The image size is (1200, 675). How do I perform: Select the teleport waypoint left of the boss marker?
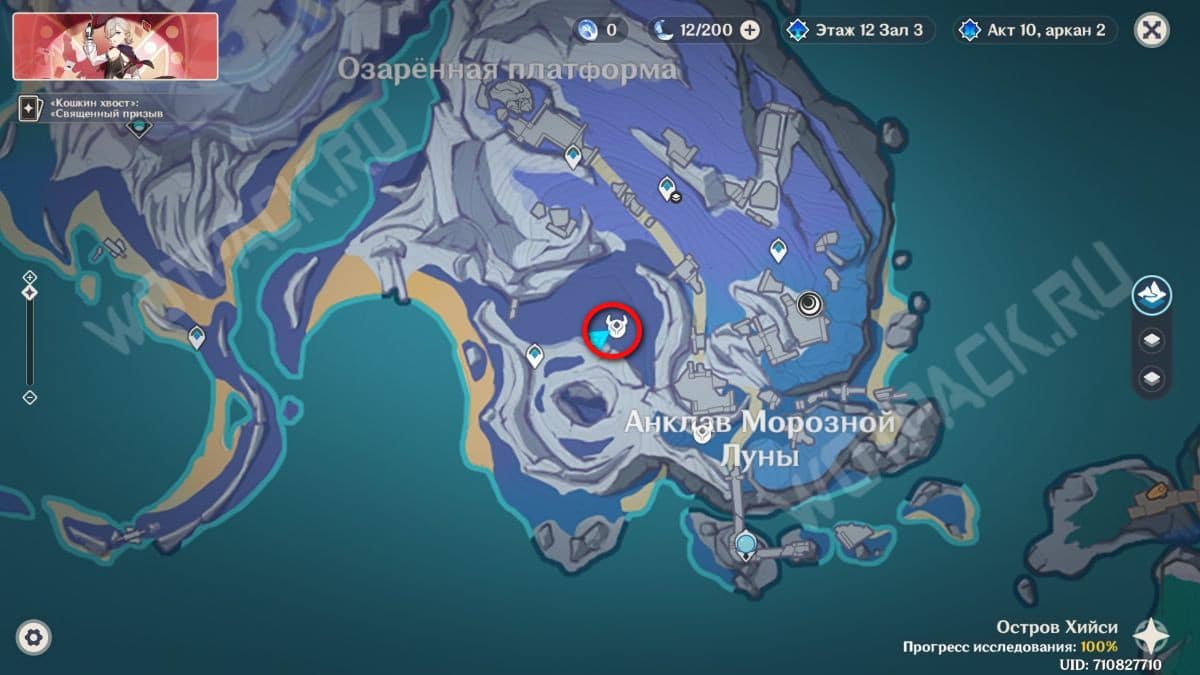pyautogui.click(x=535, y=354)
